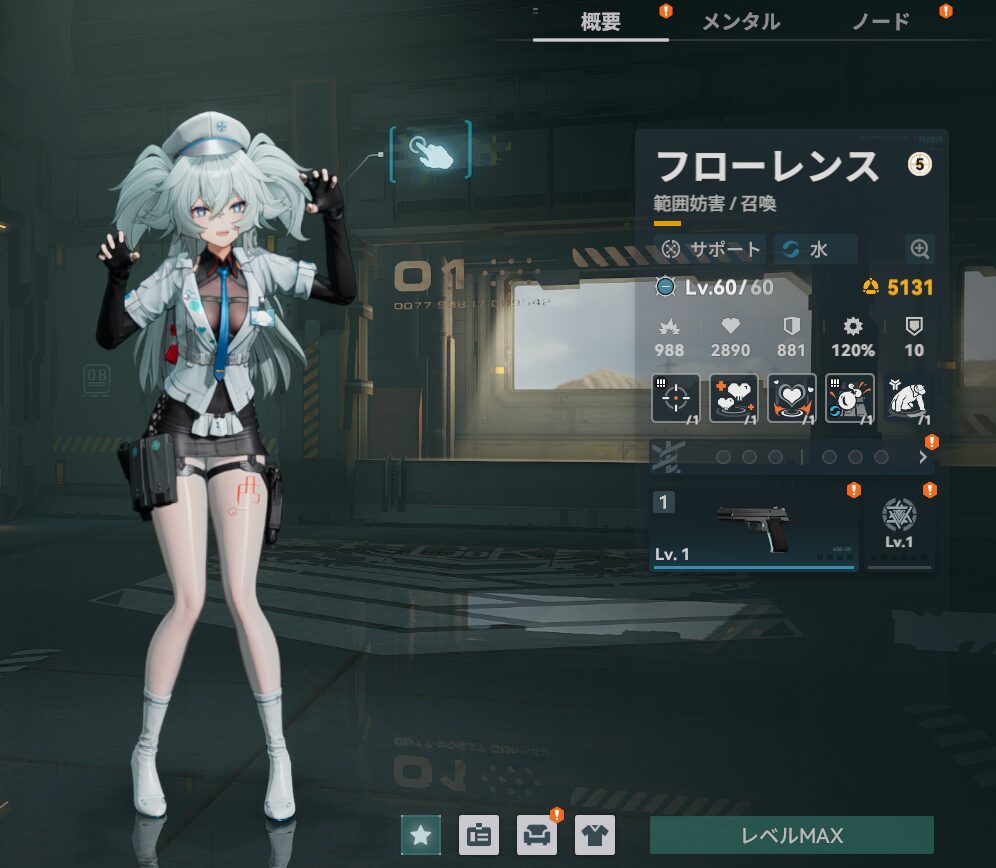Inspect the heart with arrows skill
The width and height of the screenshot is (996, 868).
point(792,398)
